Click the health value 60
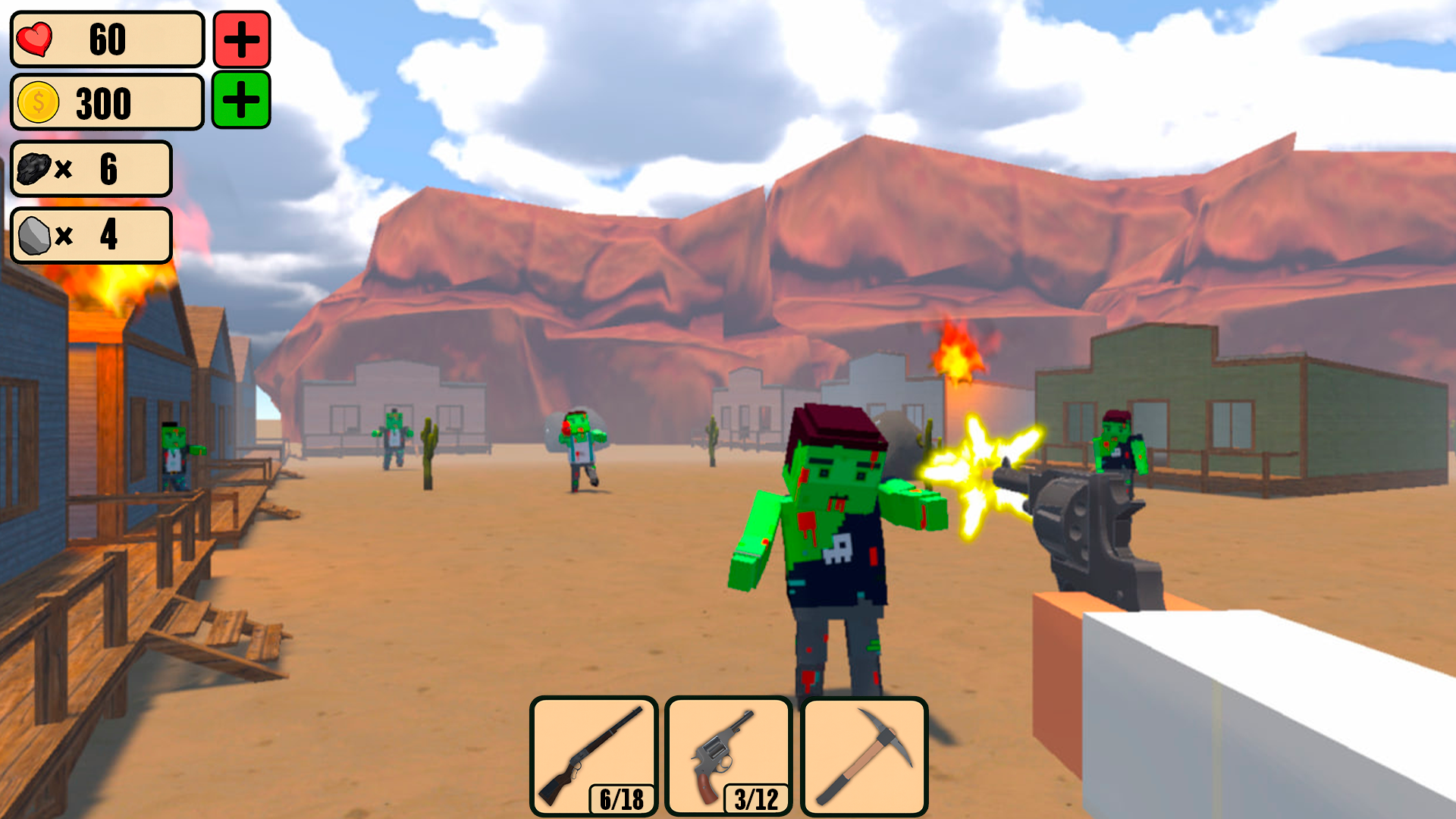The width and height of the screenshot is (1456, 819). pyautogui.click(x=107, y=39)
